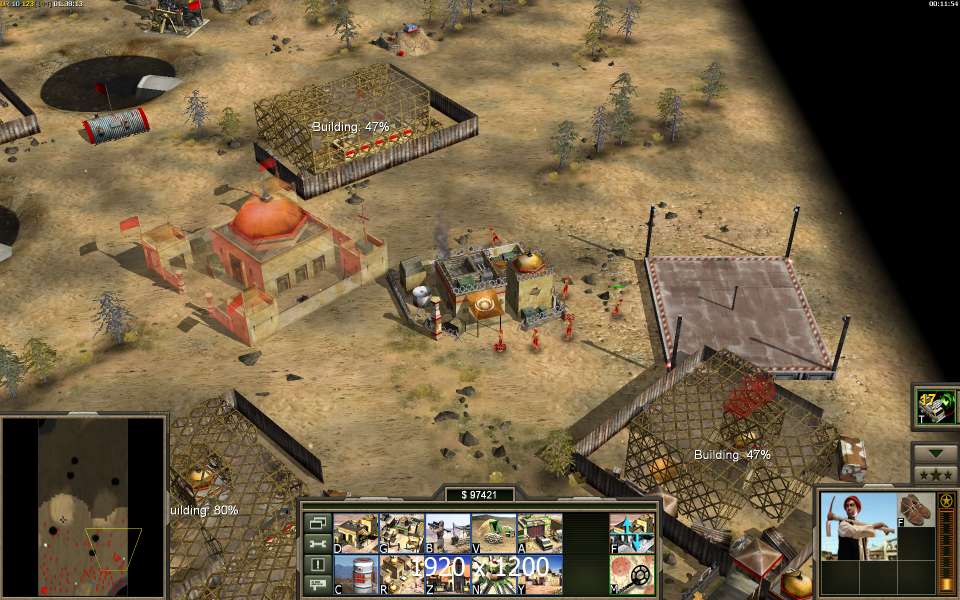Viewport: 960px width, 600px height.
Task: Select the build icon labeled D
Action: pyautogui.click(x=355, y=533)
